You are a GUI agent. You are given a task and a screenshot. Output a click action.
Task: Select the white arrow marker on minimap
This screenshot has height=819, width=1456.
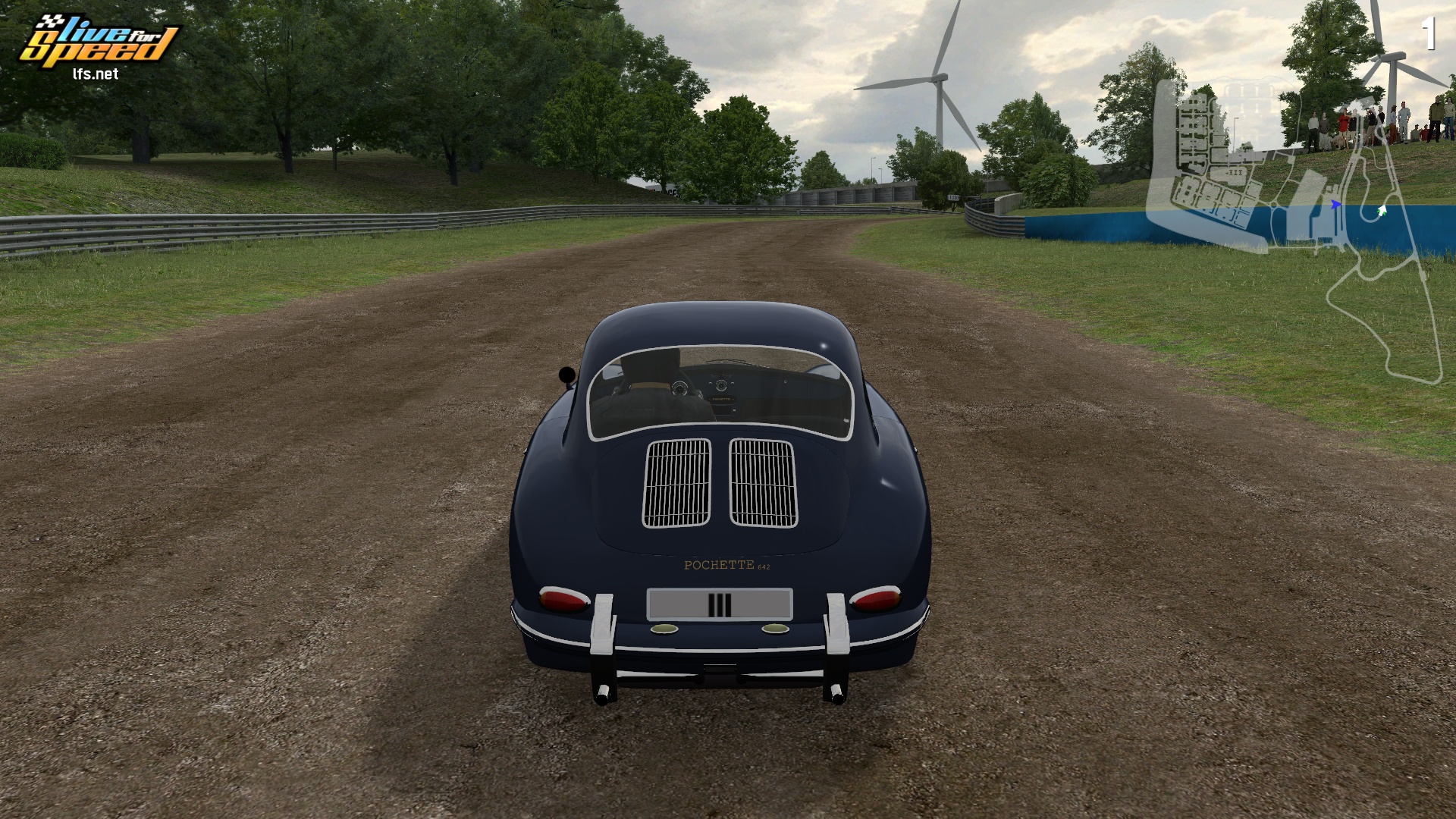coord(1382,210)
